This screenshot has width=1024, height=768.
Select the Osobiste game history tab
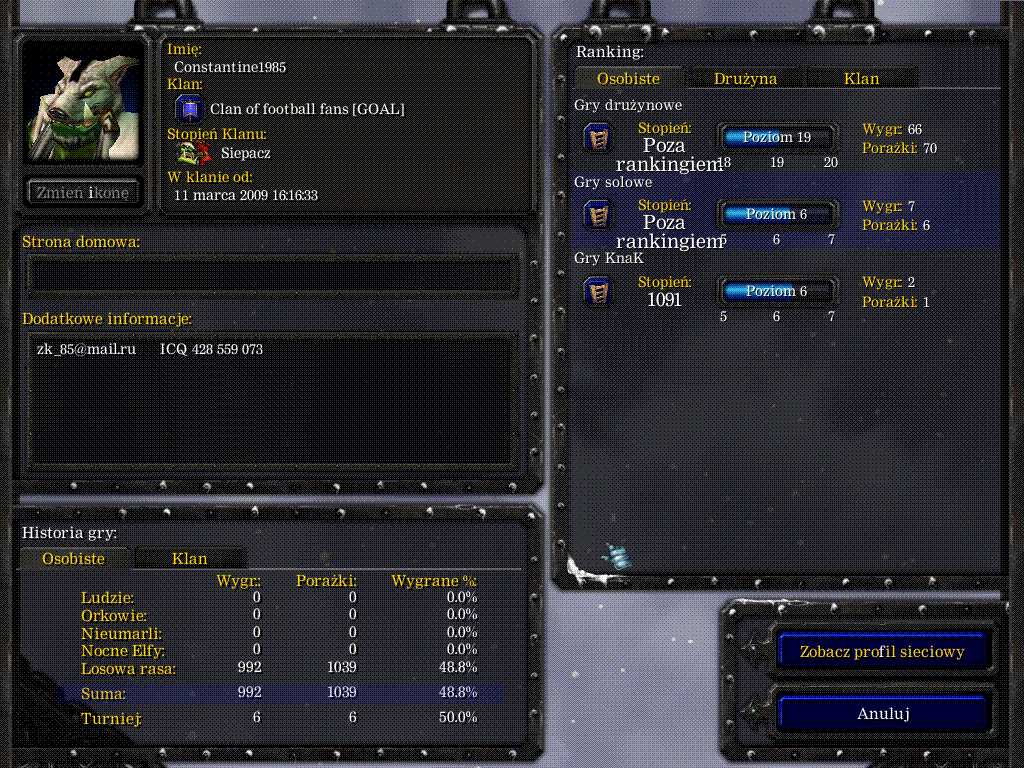(74, 559)
